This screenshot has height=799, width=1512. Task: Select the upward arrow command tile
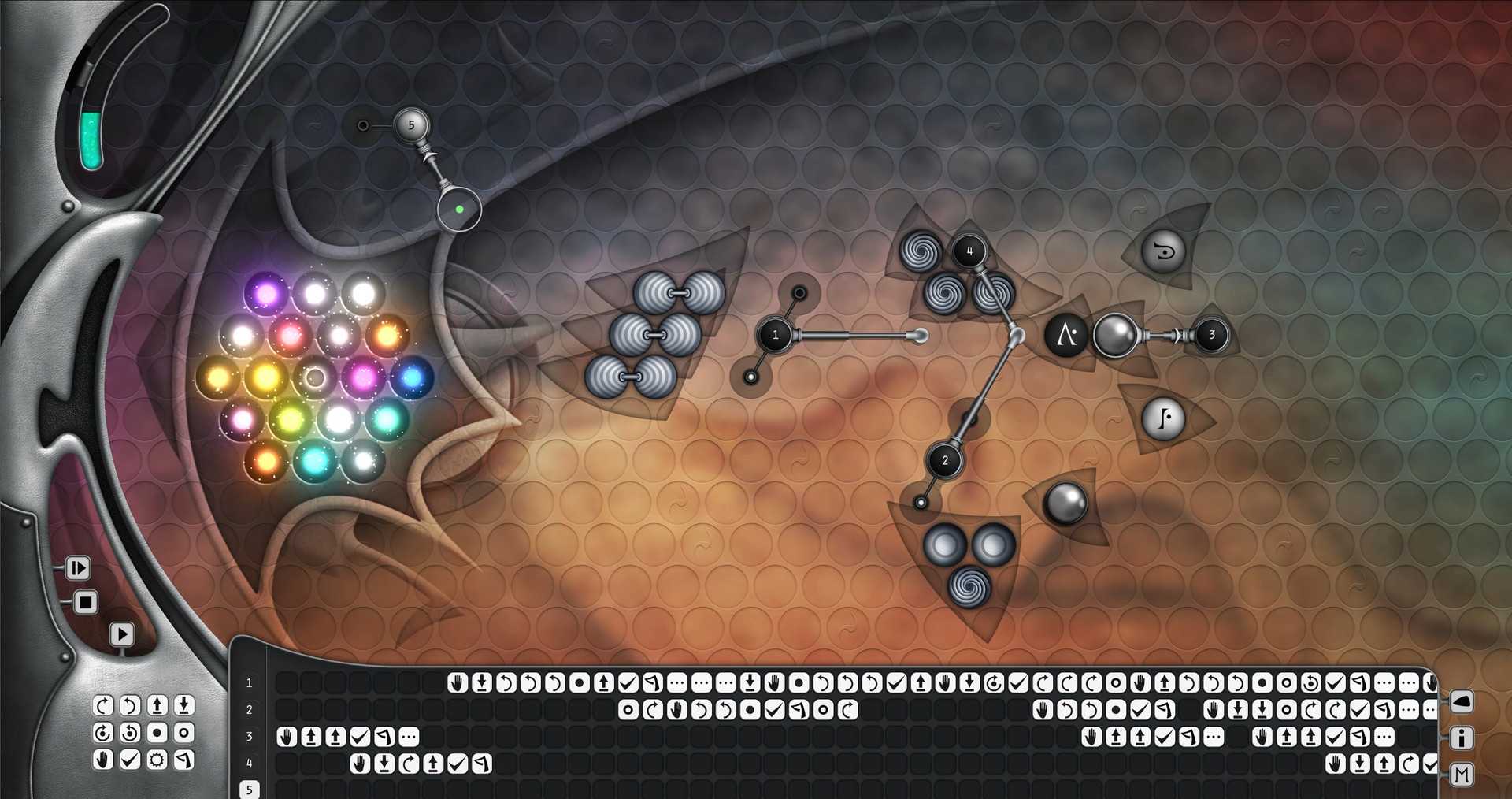coord(157,706)
